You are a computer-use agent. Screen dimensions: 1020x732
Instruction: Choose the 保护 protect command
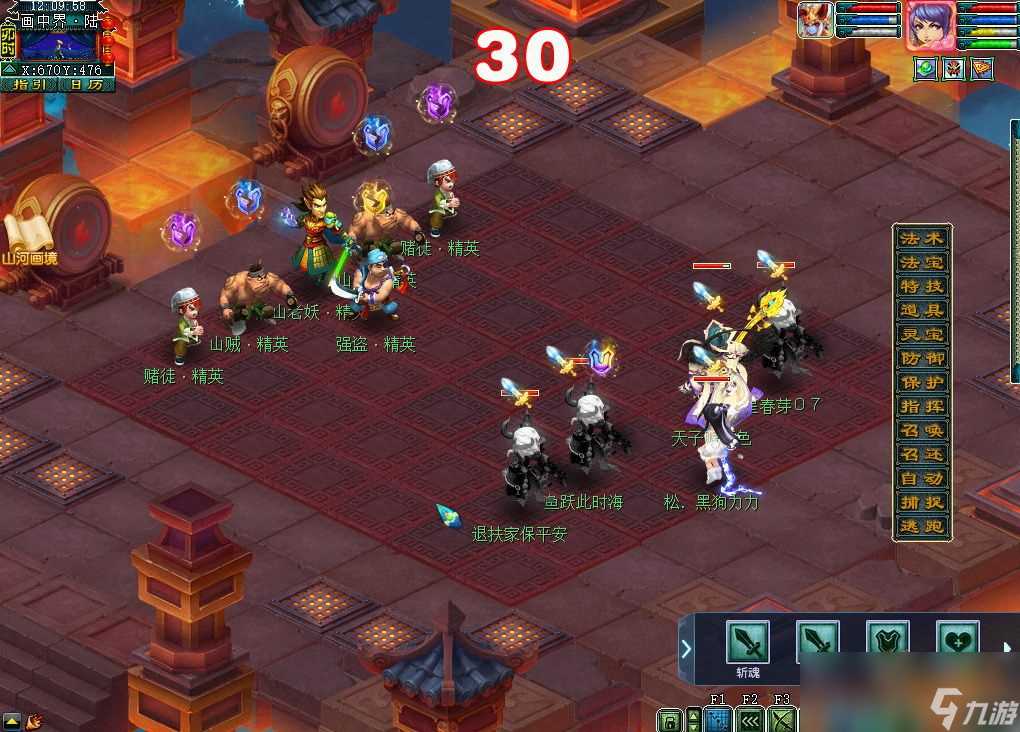(921, 383)
